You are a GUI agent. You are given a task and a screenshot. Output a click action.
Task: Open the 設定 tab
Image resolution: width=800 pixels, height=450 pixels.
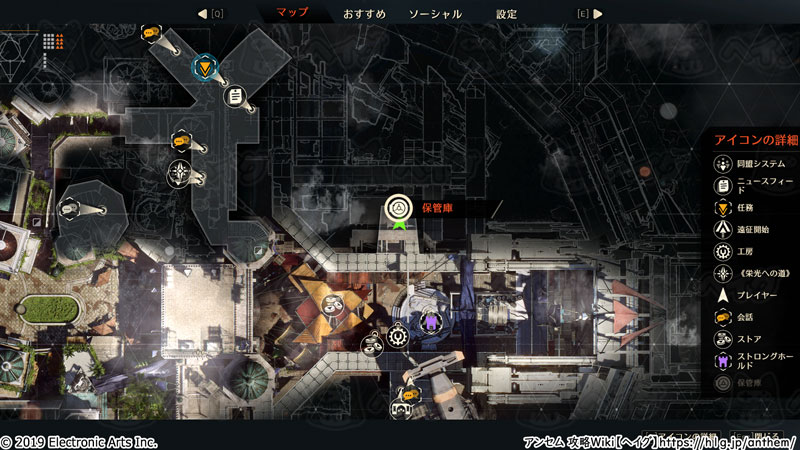tap(507, 14)
